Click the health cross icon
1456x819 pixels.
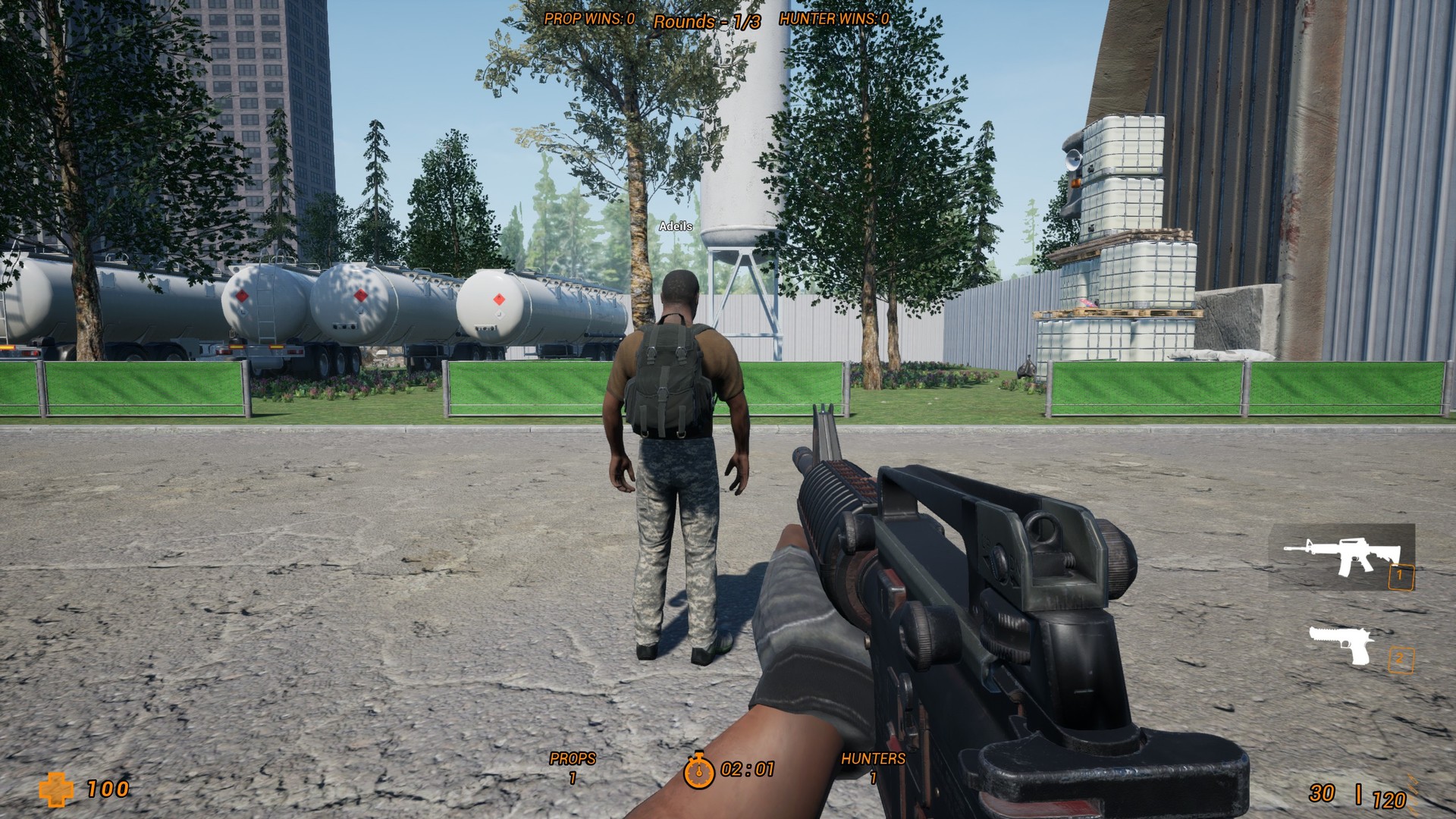pos(57,790)
